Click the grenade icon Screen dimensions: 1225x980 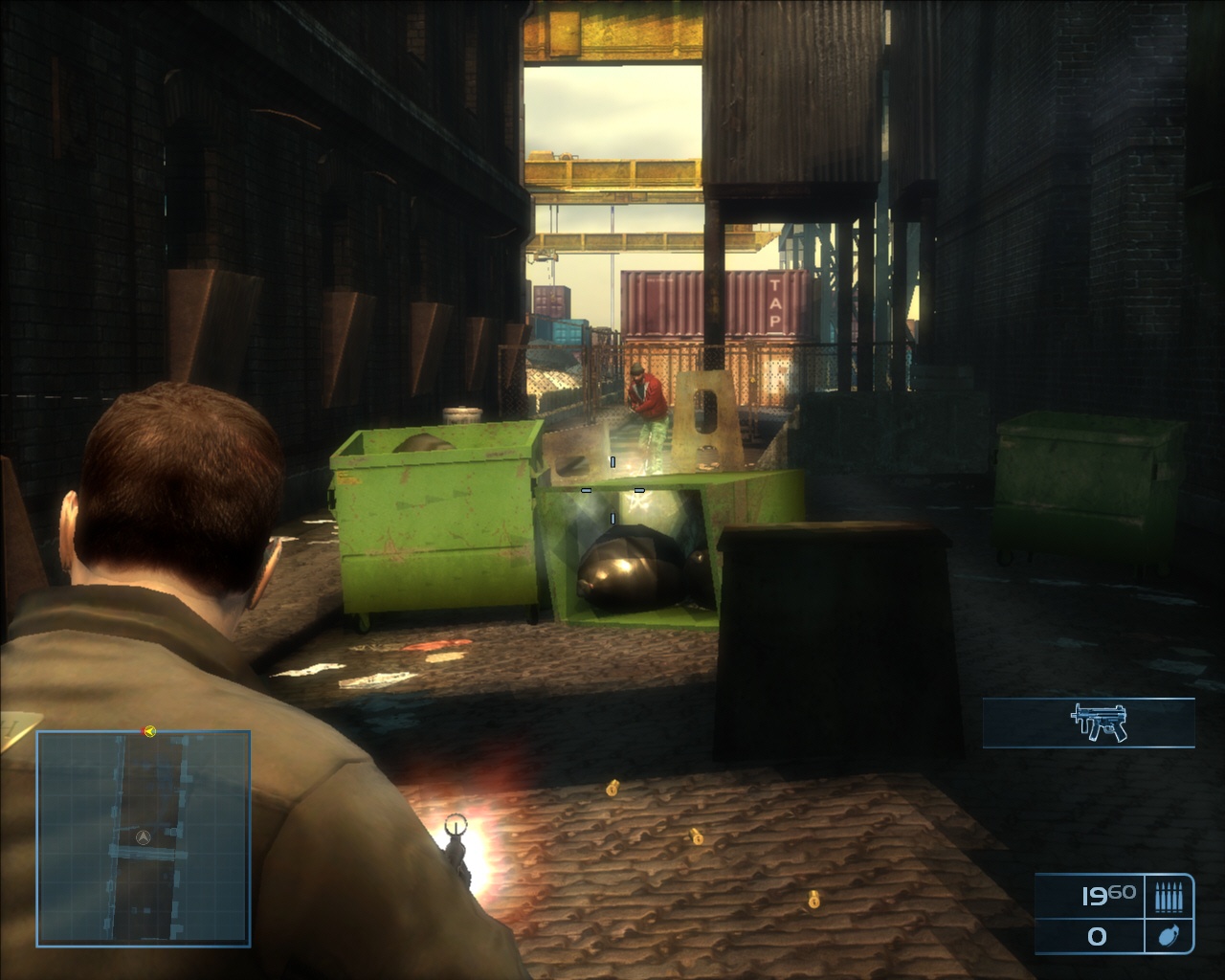pos(1169,935)
